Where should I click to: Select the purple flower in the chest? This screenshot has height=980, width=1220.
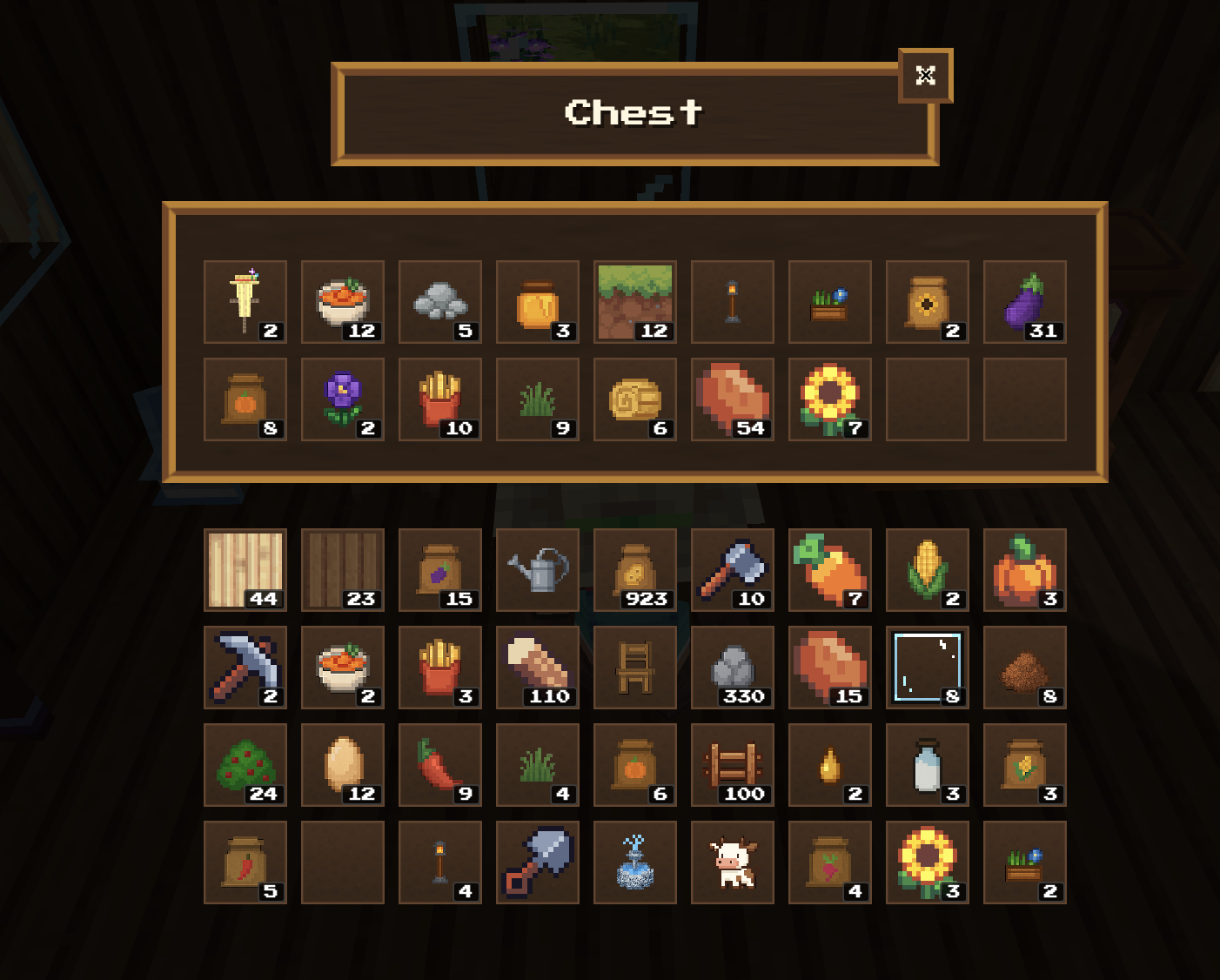[x=342, y=399]
